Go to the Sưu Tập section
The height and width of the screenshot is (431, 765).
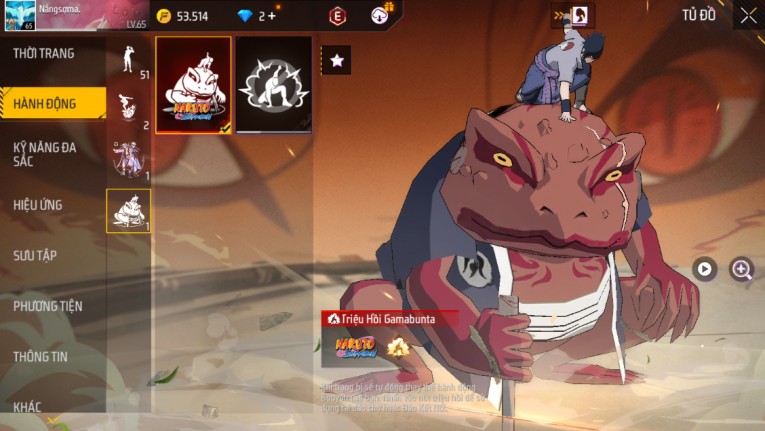click(35, 255)
